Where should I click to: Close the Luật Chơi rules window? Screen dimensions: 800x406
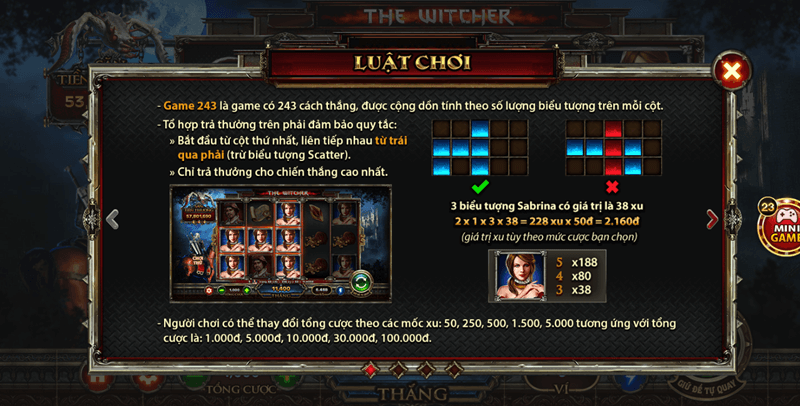(x=732, y=70)
